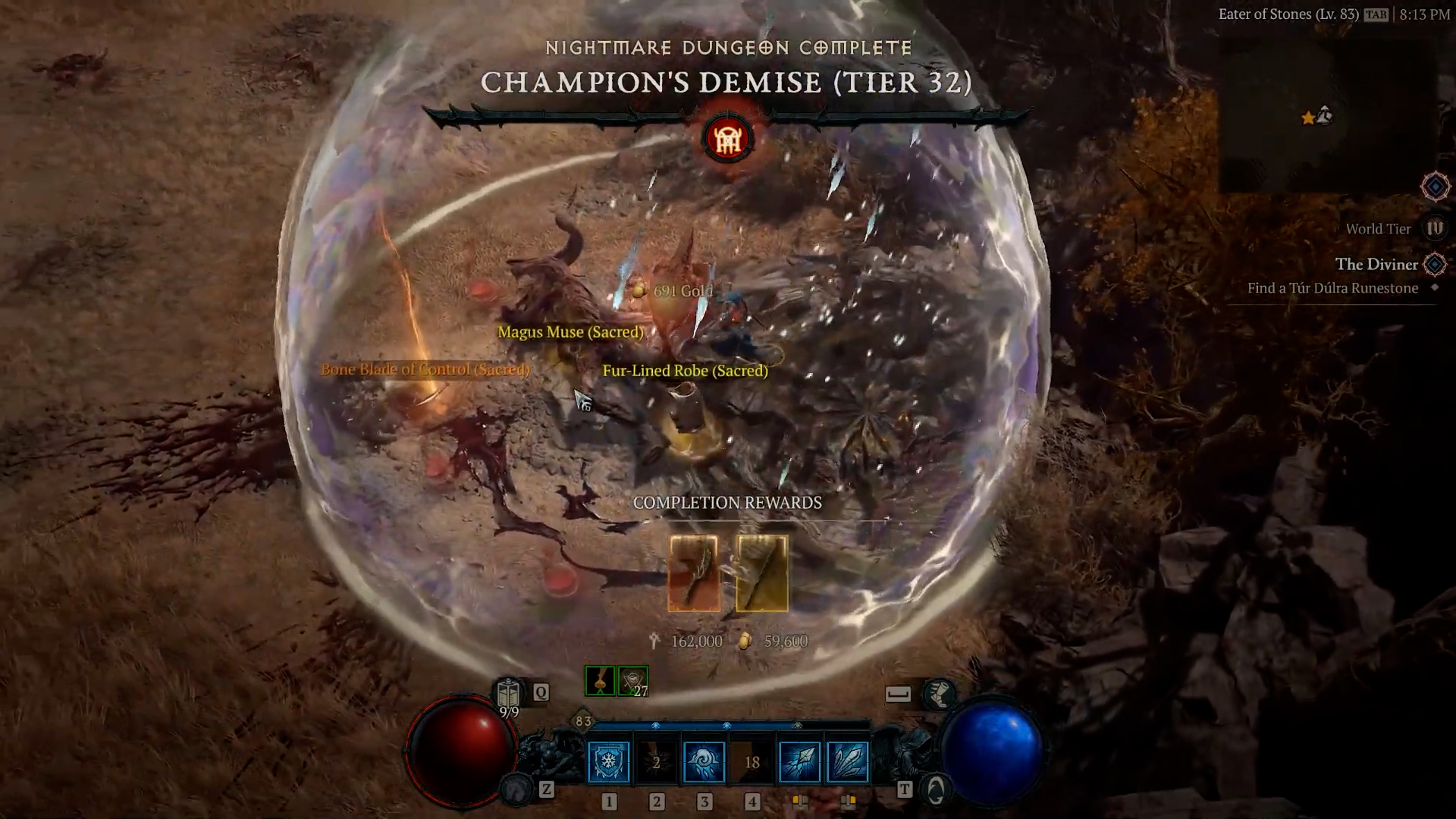The width and height of the screenshot is (1456, 819).
Task: Select the Ice Armor skill in slot 1
Action: [607, 761]
